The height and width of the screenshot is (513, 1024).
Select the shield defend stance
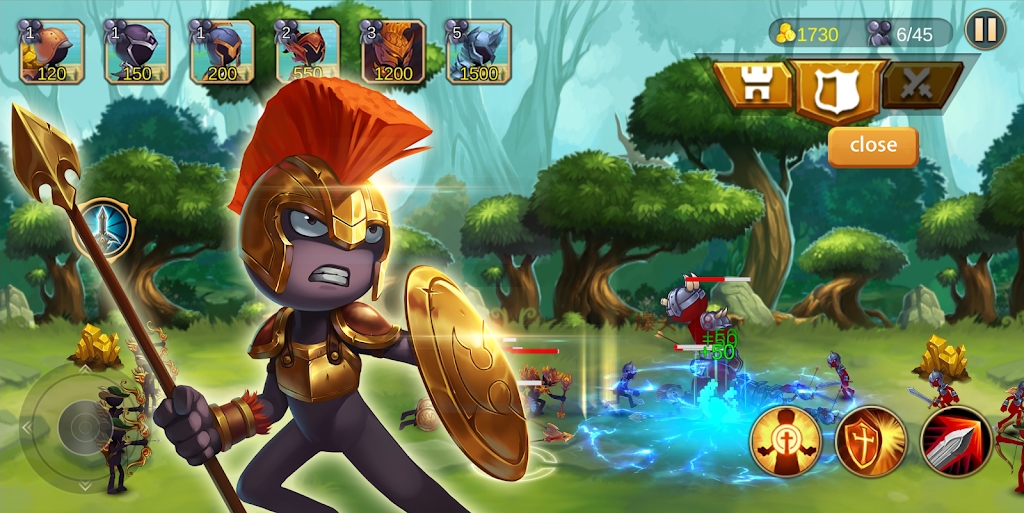coord(838,90)
